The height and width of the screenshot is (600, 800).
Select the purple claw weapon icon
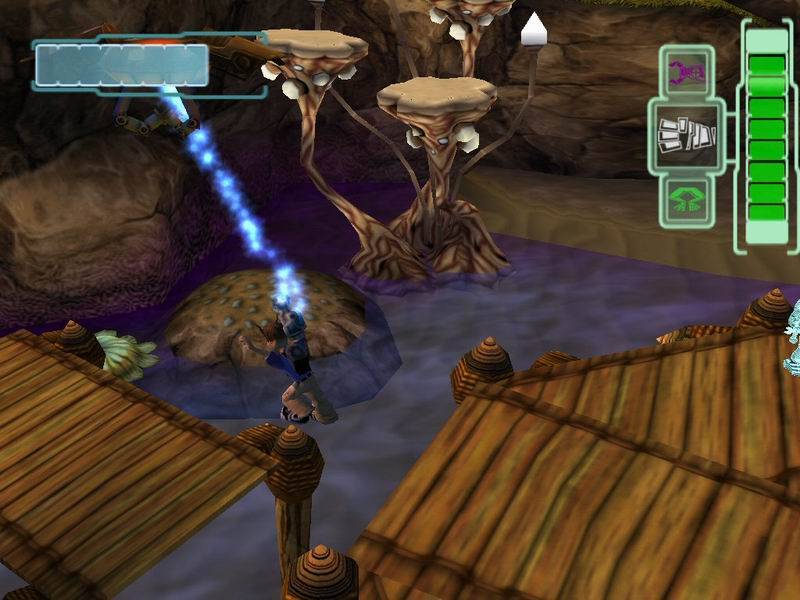point(685,72)
